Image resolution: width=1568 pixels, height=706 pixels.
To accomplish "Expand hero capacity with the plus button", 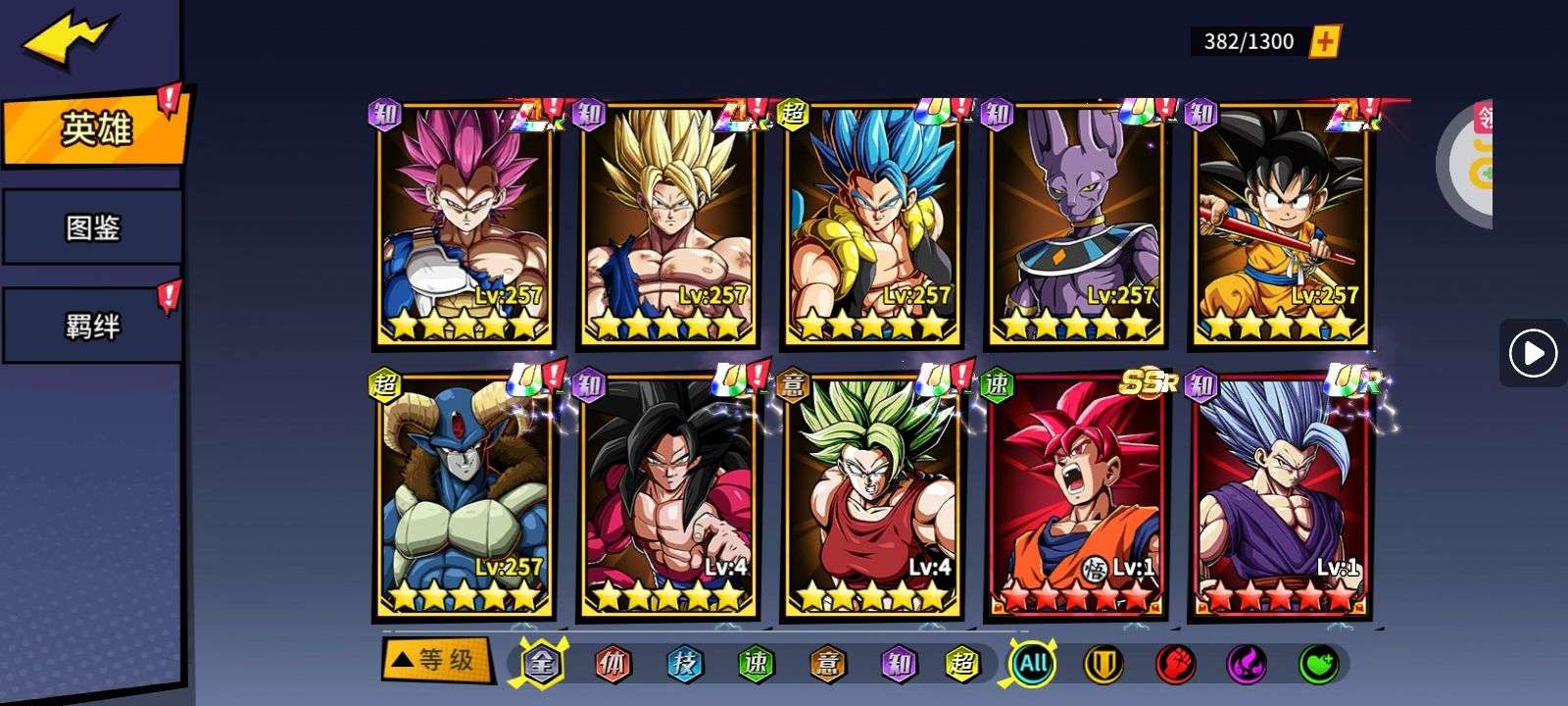I will (x=1325, y=41).
